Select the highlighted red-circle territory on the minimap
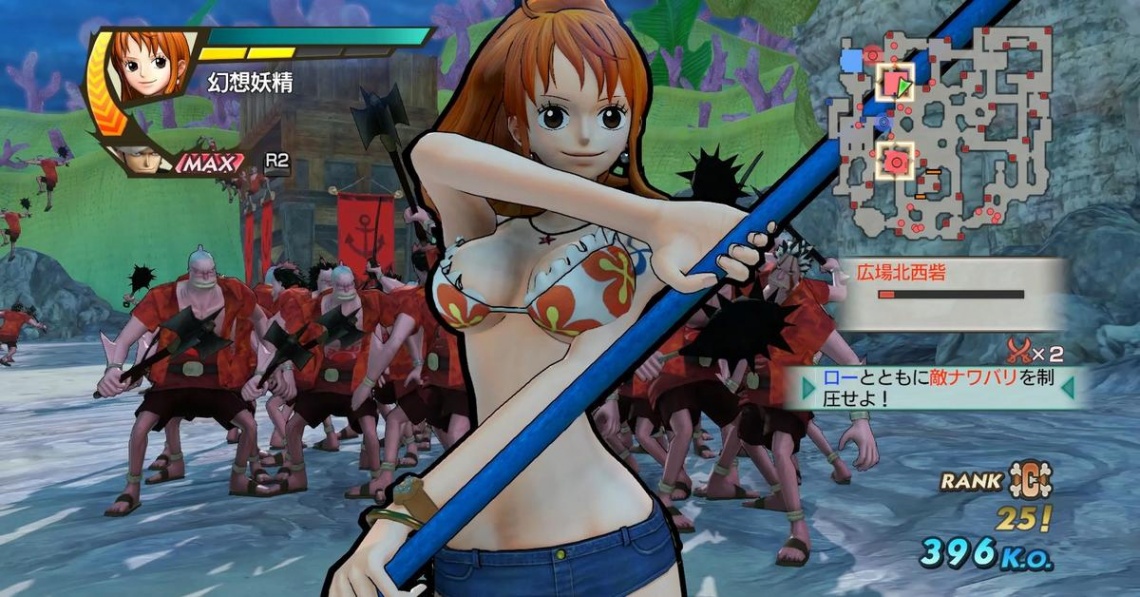 click(x=897, y=160)
